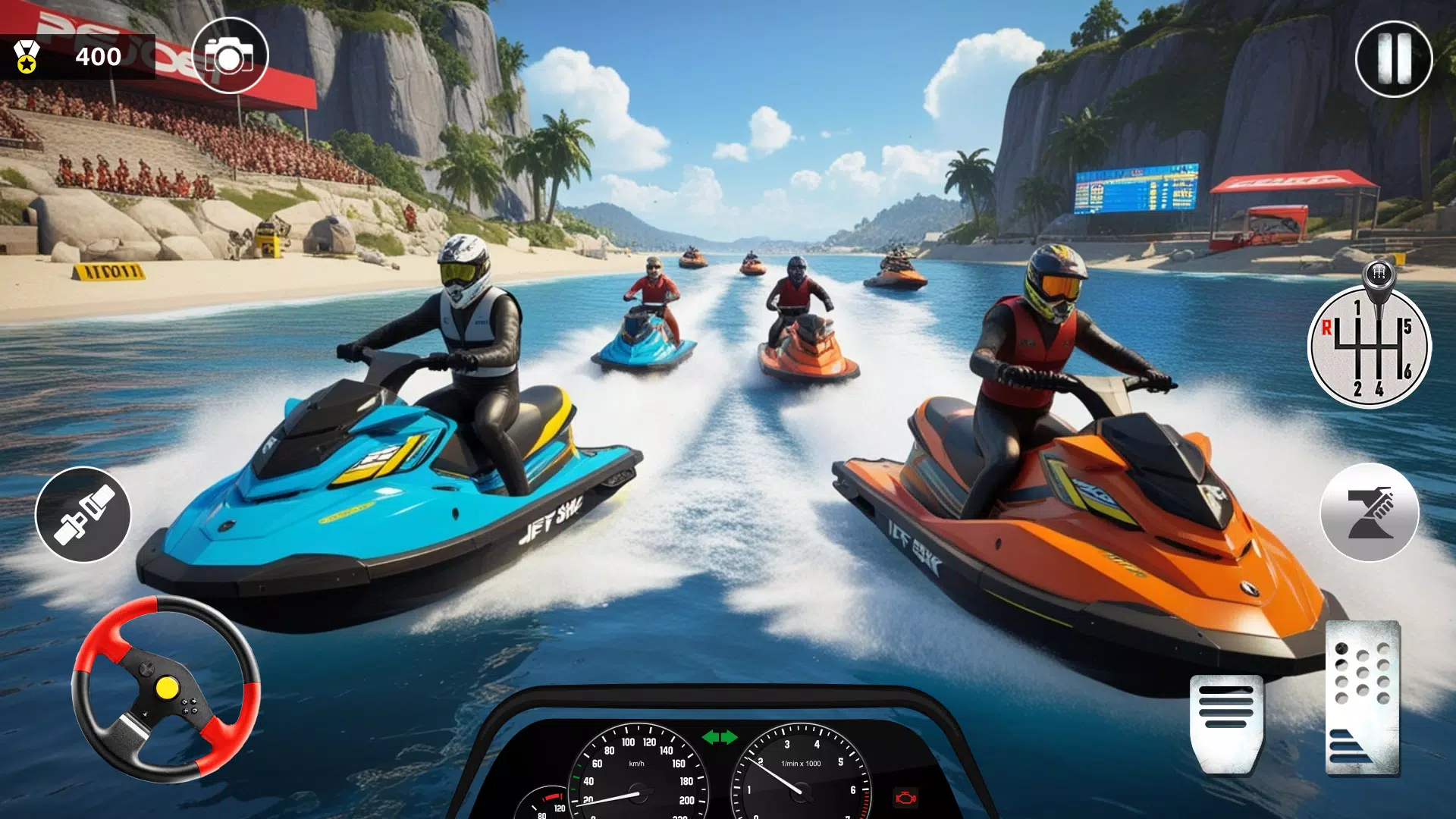Screen dimensions: 1456x819
Task: Activate the wiper lever button
Action: (1369, 513)
